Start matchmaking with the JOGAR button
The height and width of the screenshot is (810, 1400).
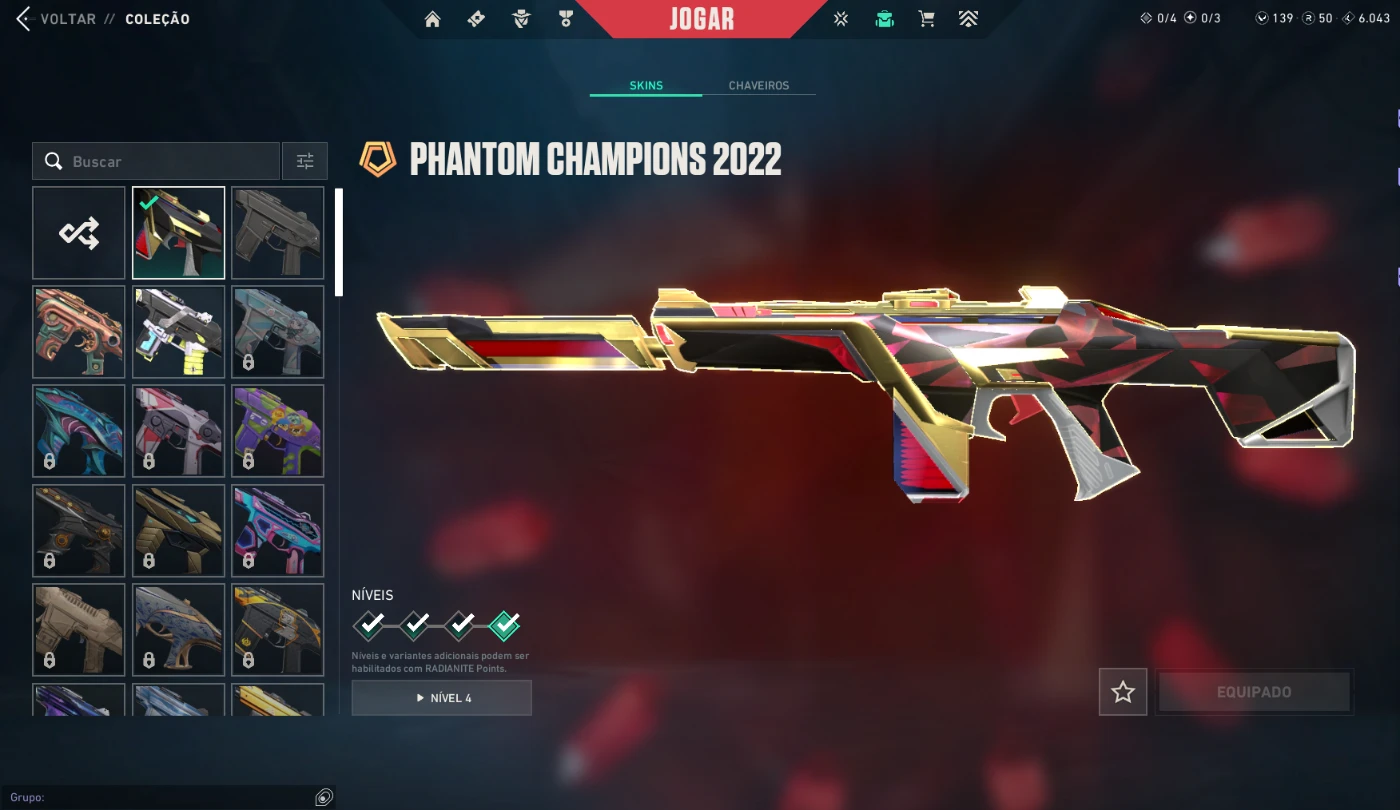tap(701, 19)
